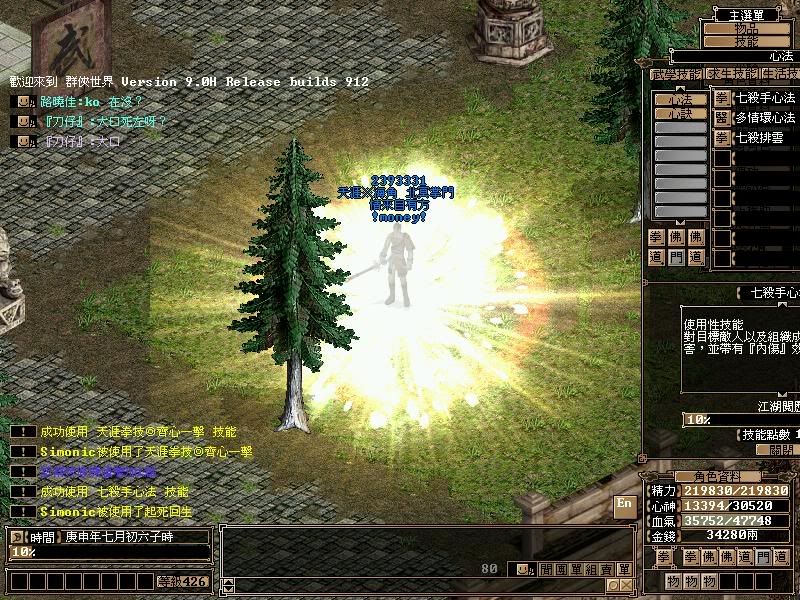The height and width of the screenshot is (600, 800).
Task: Click the 時間 time panel arrow icon
Action: 17,537
